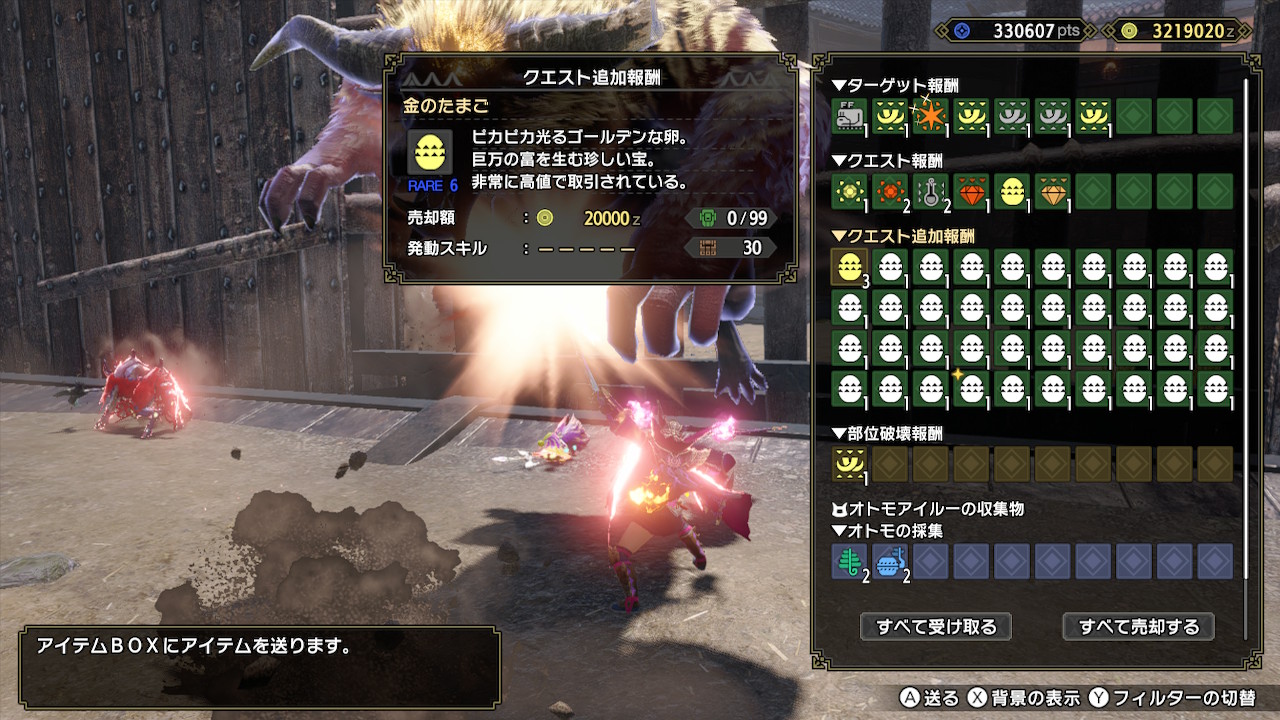Collapse the クエスト追加報酬 section header
This screenshot has height=720, width=1280.
tap(903, 237)
